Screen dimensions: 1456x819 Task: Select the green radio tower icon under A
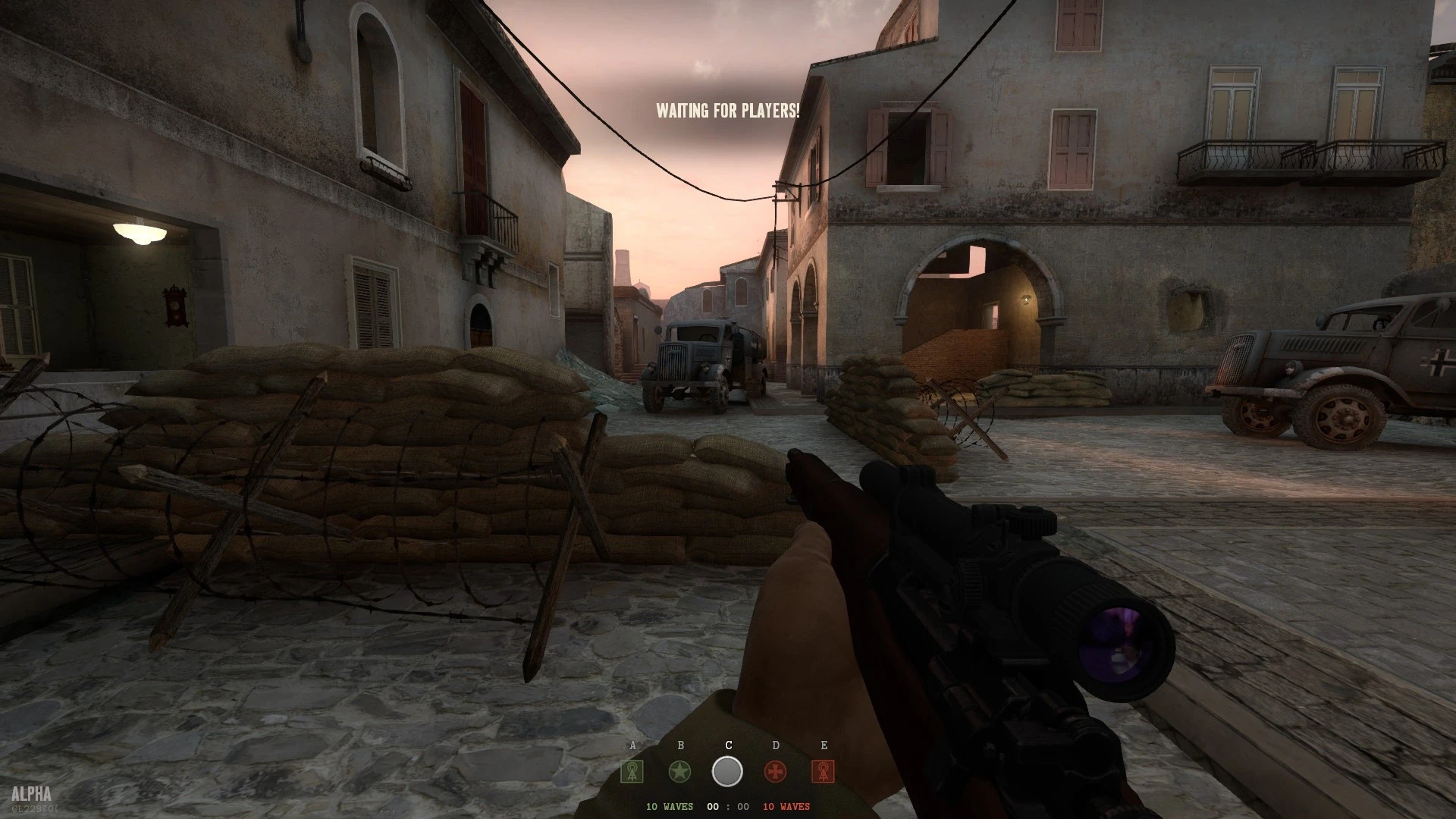pyautogui.click(x=632, y=772)
